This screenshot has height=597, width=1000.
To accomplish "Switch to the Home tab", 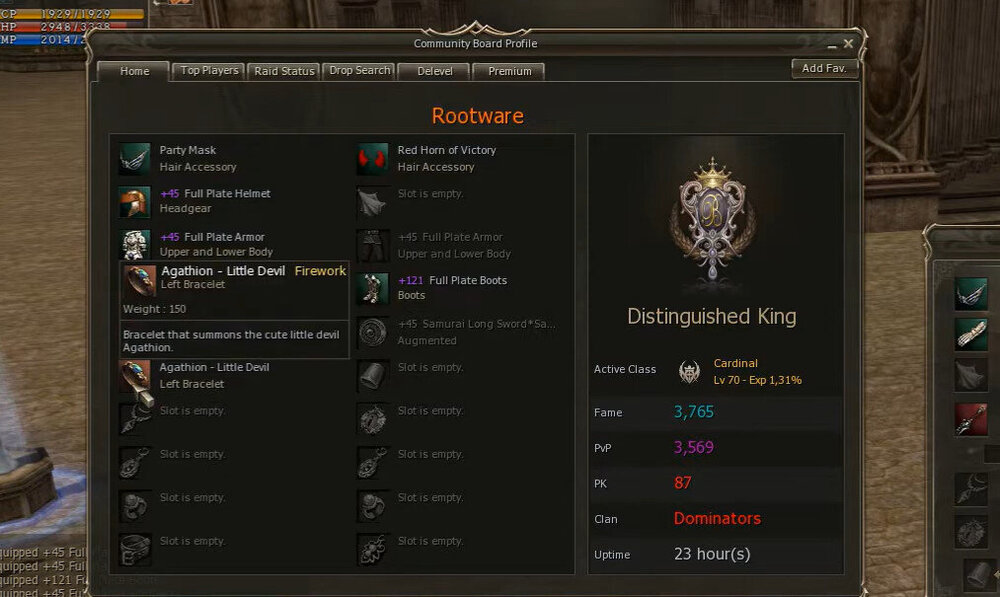I will coord(134,72).
